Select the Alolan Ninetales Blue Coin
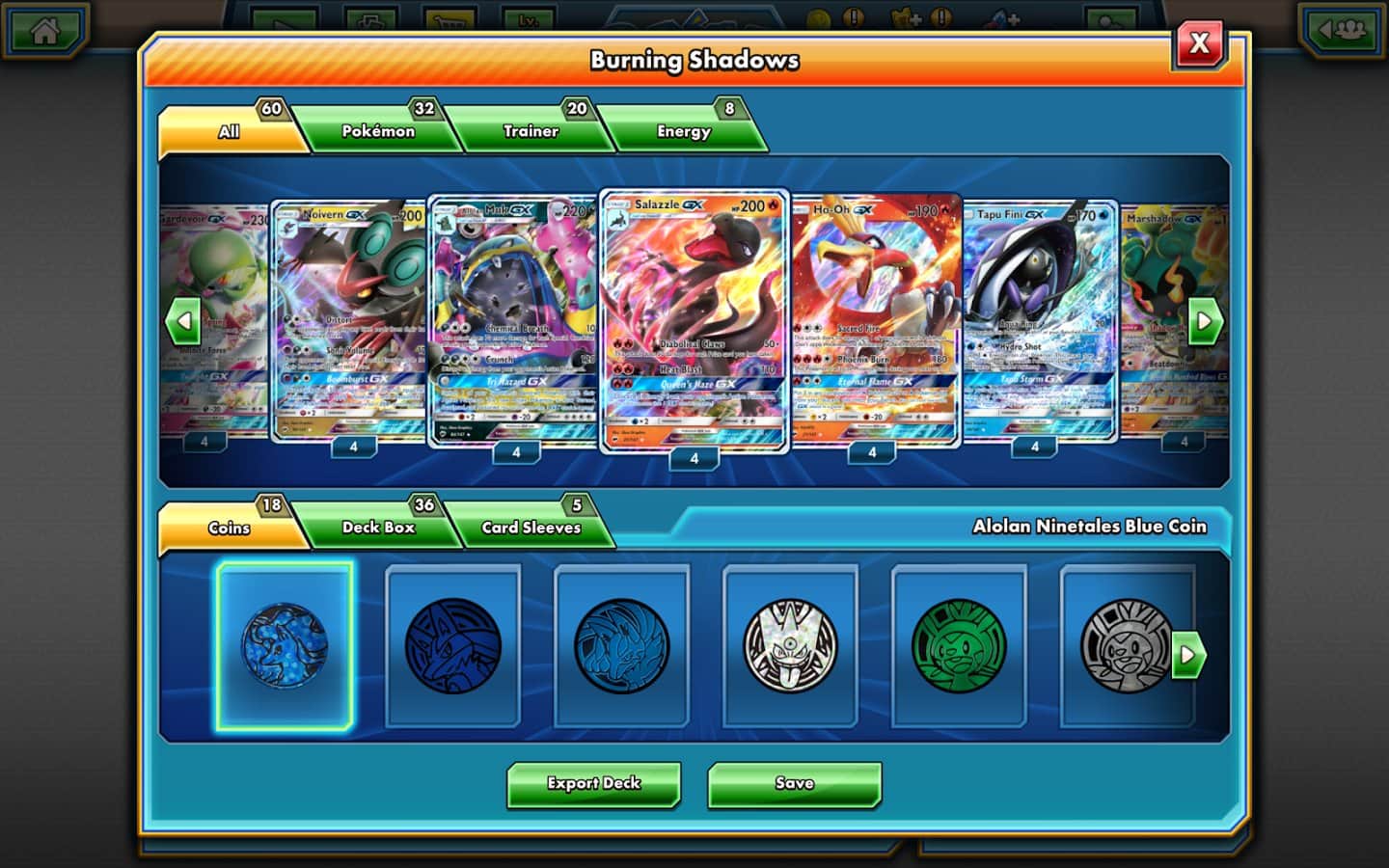The height and width of the screenshot is (868, 1389). point(285,646)
